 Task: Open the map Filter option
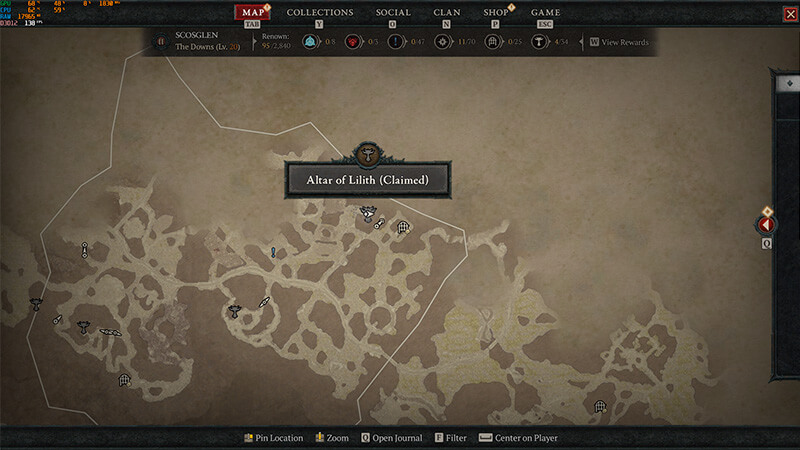[451, 438]
